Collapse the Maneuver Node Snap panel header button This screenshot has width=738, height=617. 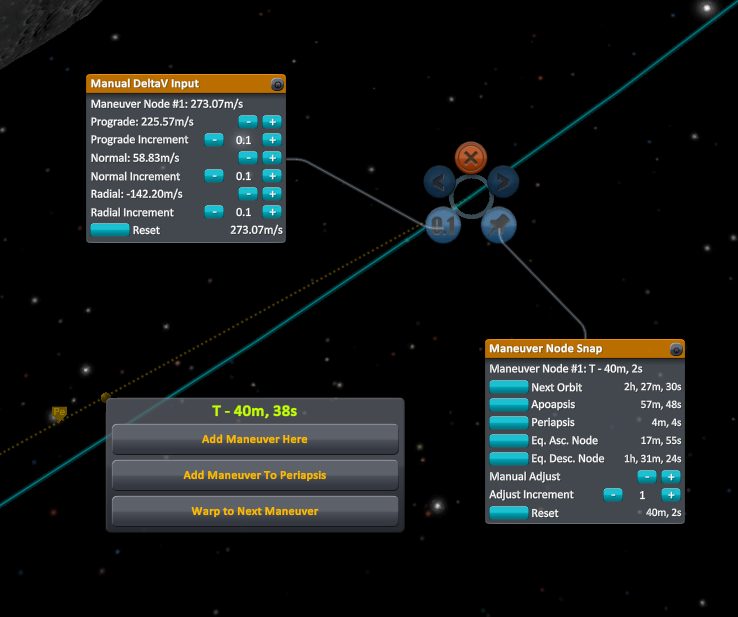[676, 349]
